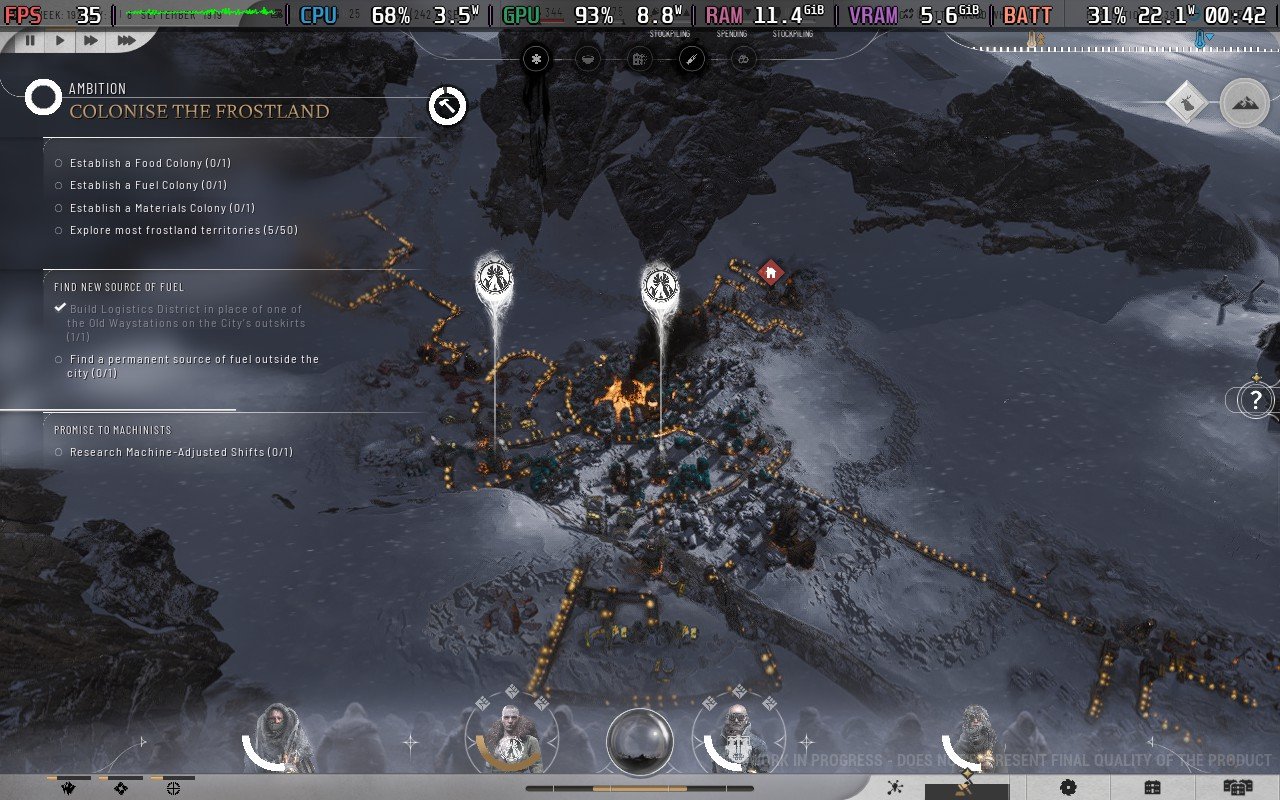Image resolution: width=1280 pixels, height=800 pixels.
Task: Open the question mark help button
Action: [1256, 401]
